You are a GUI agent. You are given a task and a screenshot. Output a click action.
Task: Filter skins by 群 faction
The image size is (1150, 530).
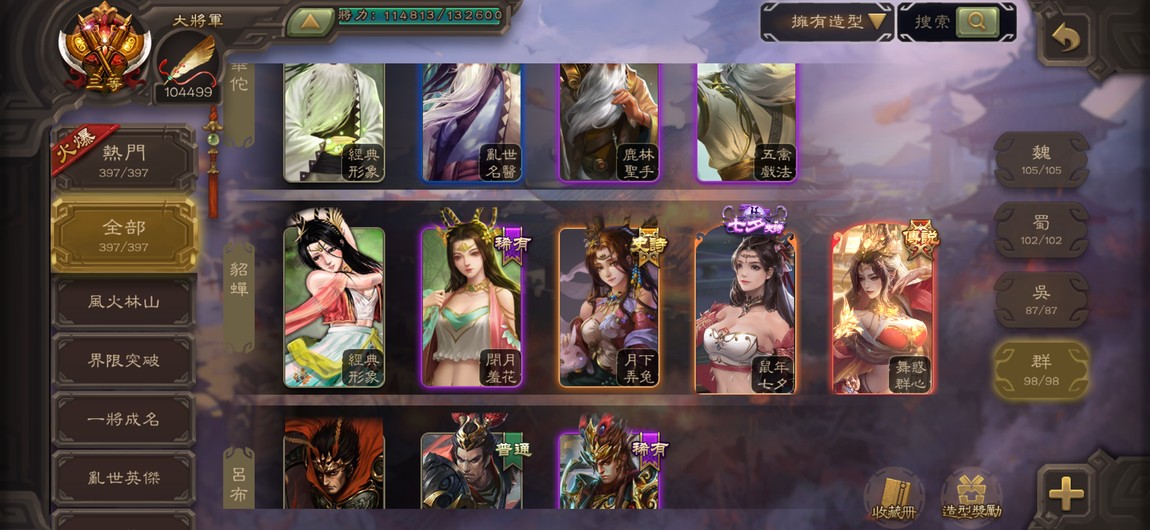1041,370
